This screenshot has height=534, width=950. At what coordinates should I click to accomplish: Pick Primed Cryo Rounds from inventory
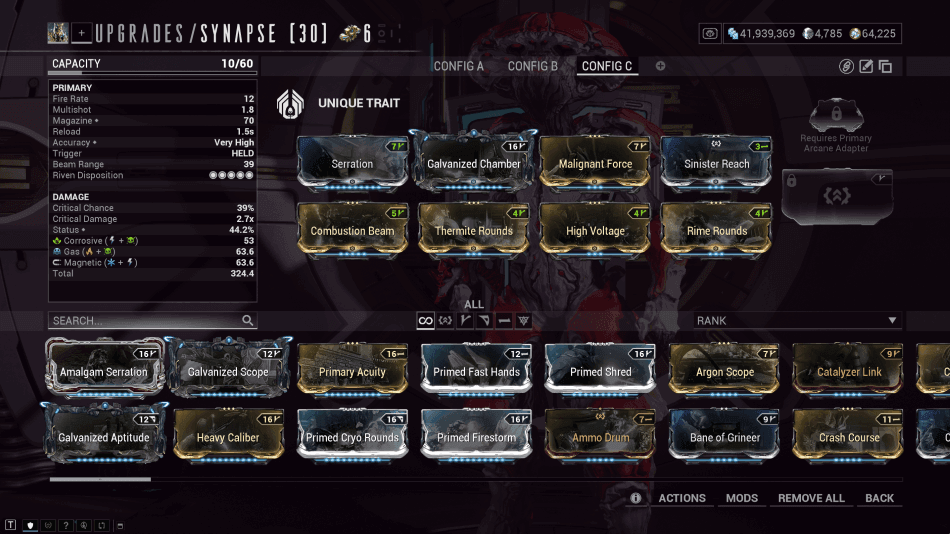(352, 437)
